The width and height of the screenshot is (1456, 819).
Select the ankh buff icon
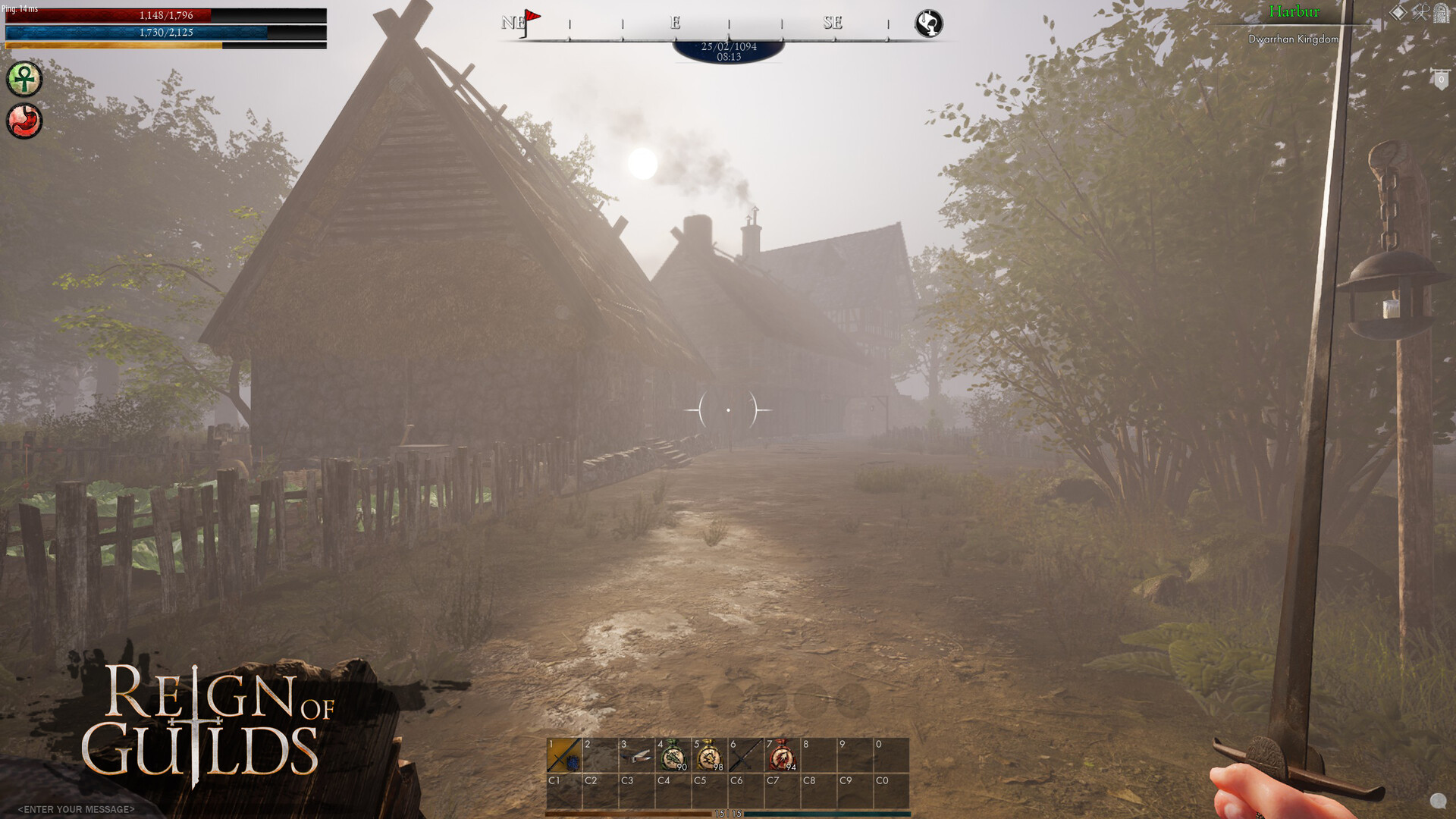pyautogui.click(x=25, y=79)
